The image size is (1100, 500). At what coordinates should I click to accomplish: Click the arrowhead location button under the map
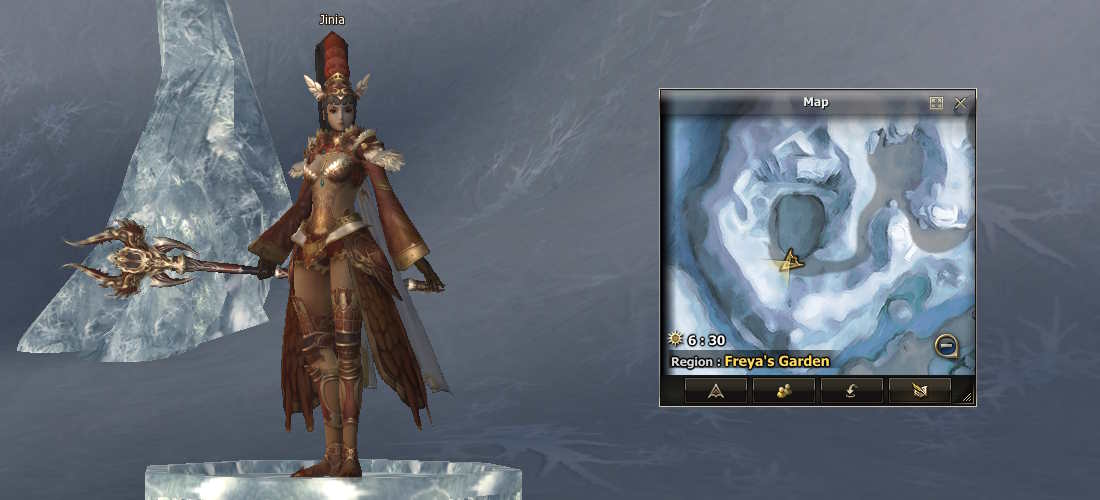pos(716,391)
